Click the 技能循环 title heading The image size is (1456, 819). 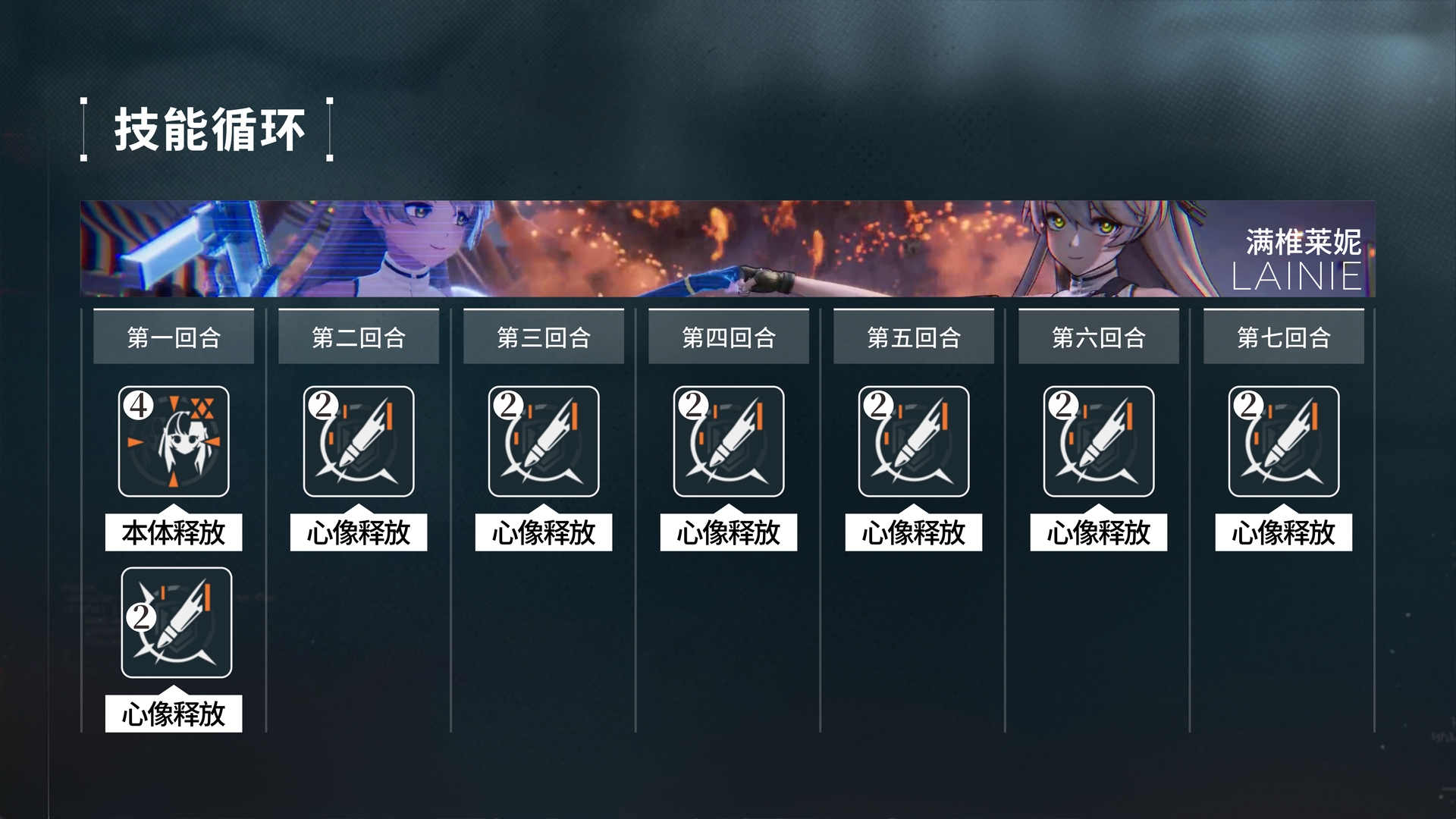(209, 130)
